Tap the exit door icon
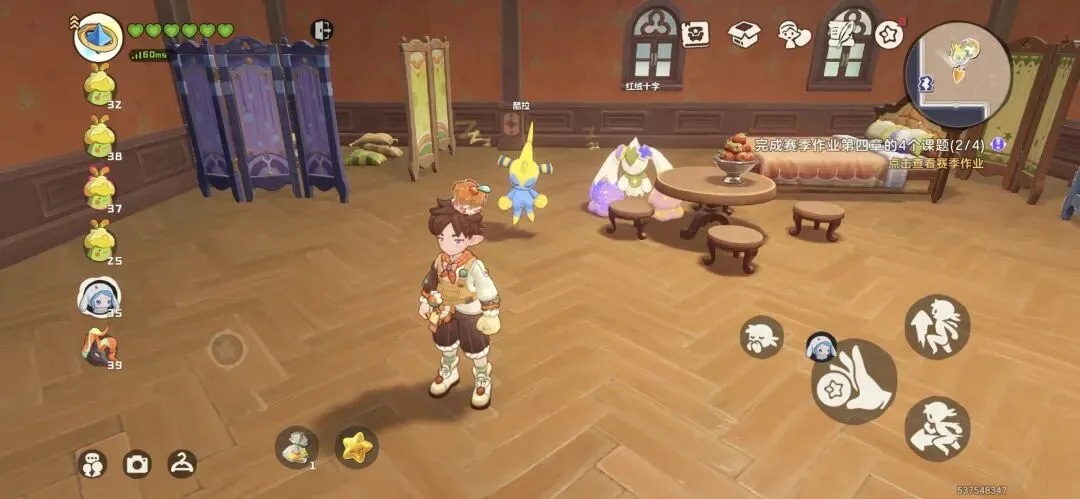Viewport: 1080px width, 499px height. [322, 31]
